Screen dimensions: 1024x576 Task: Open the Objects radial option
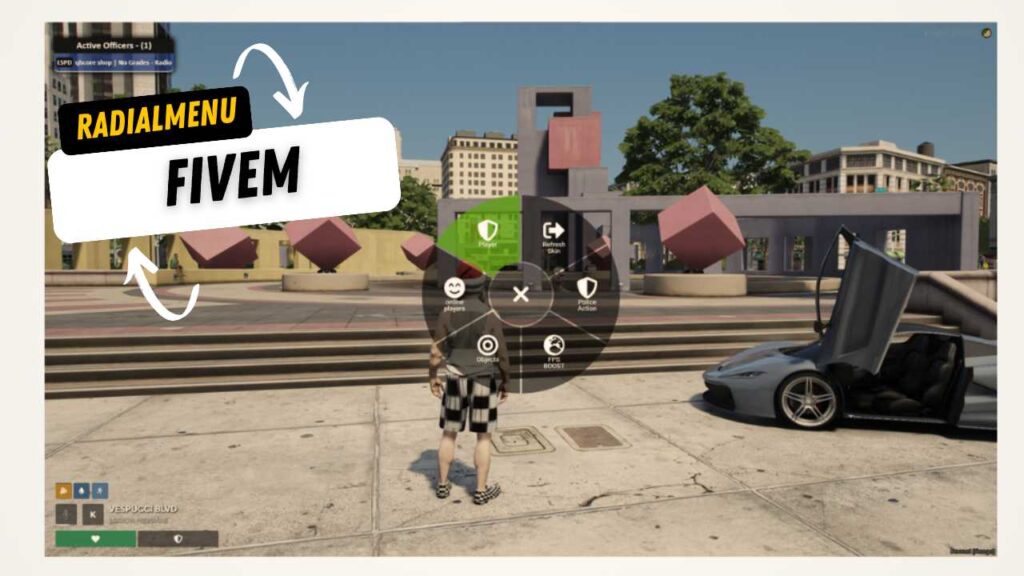tap(487, 349)
